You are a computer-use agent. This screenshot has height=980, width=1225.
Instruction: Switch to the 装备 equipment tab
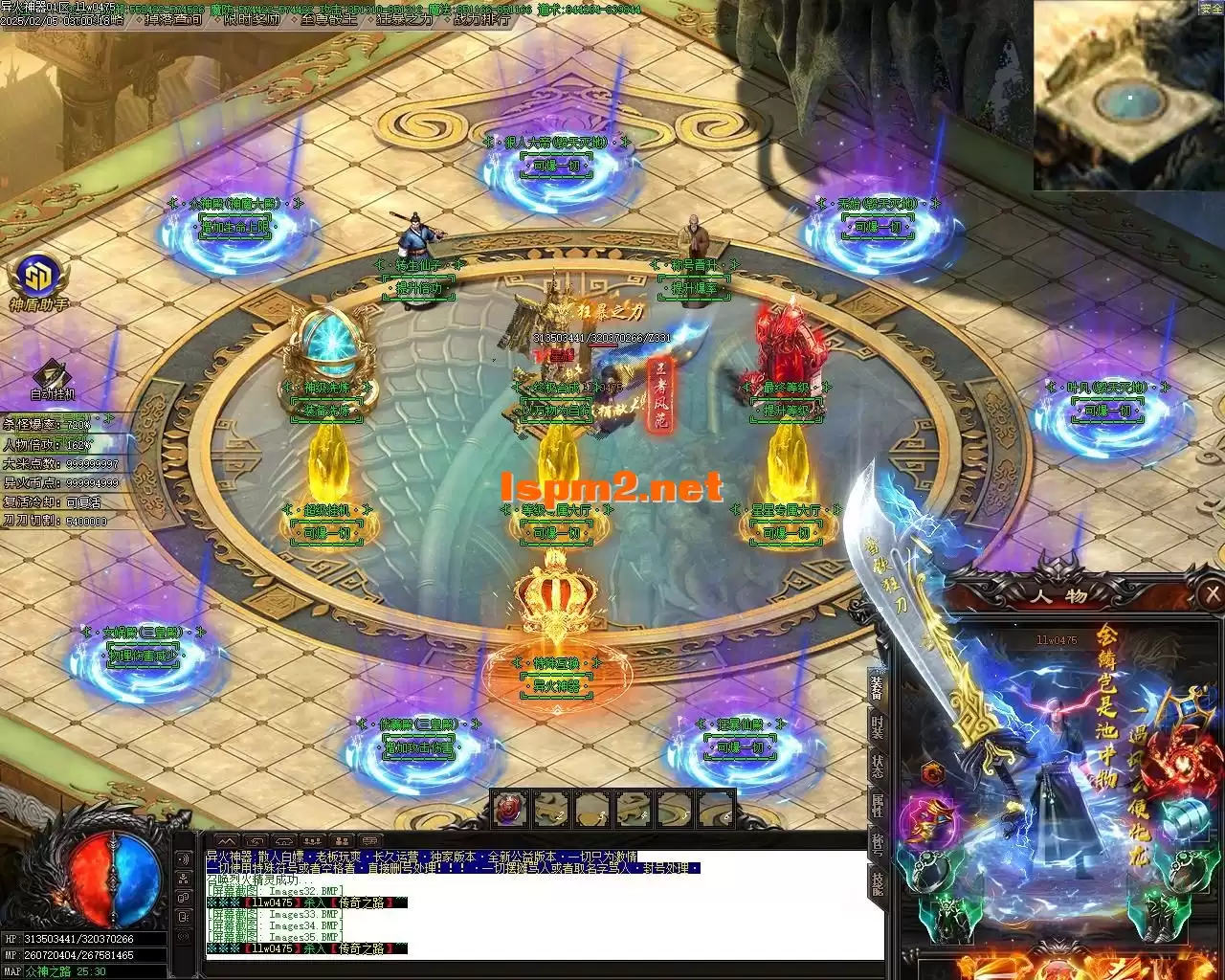click(x=877, y=686)
